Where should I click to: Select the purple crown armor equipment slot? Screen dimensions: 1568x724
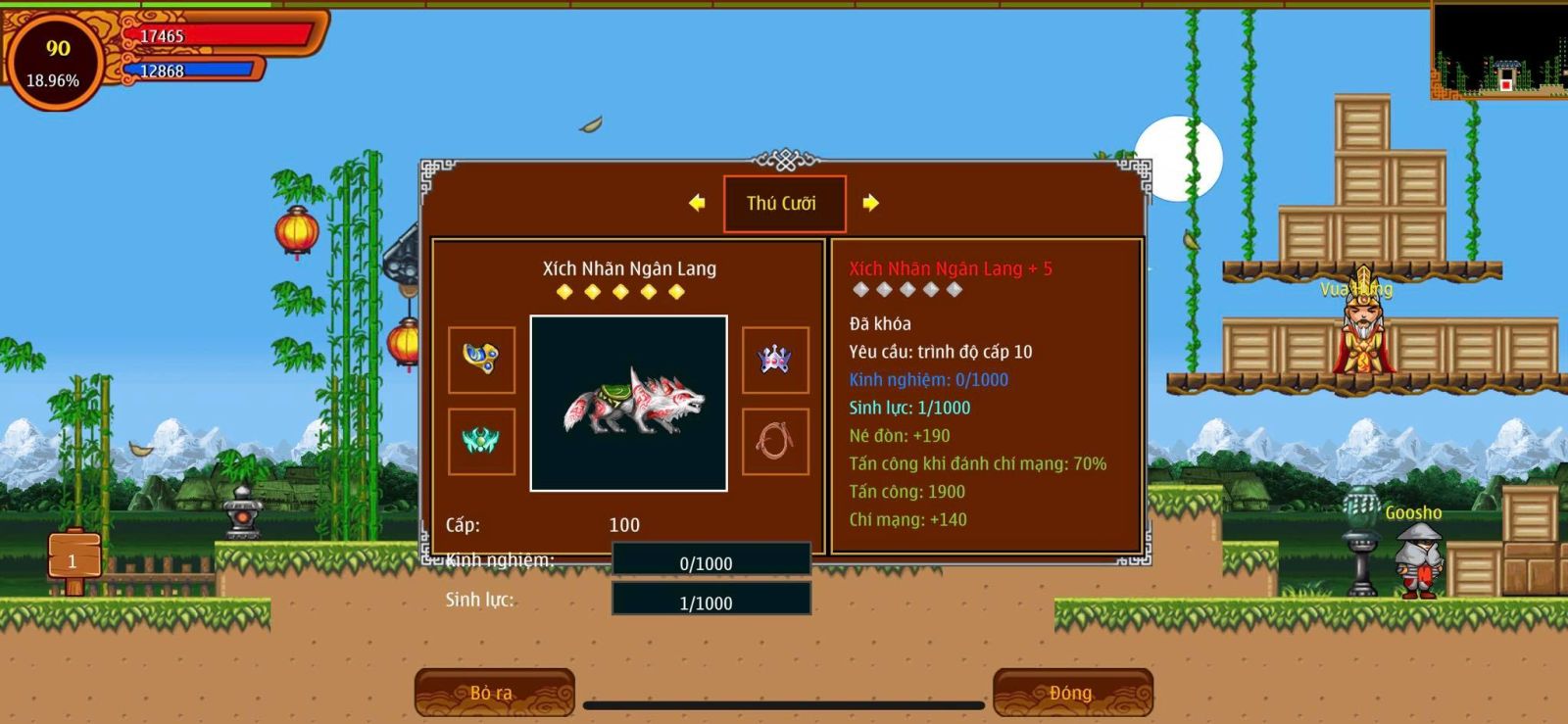click(775, 360)
